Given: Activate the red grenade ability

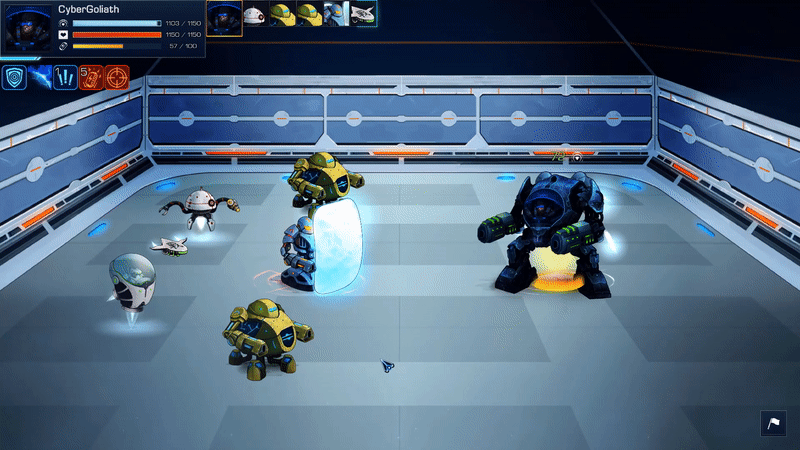Looking at the screenshot, I should (92, 77).
